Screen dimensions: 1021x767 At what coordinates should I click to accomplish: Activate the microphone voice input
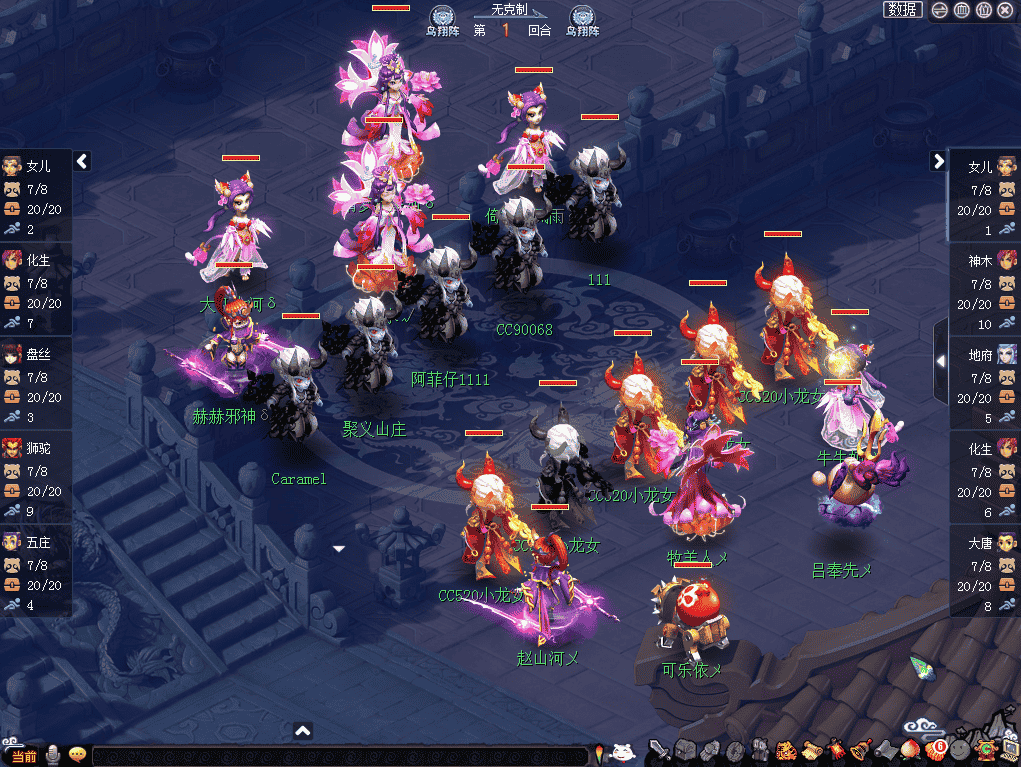[52, 755]
